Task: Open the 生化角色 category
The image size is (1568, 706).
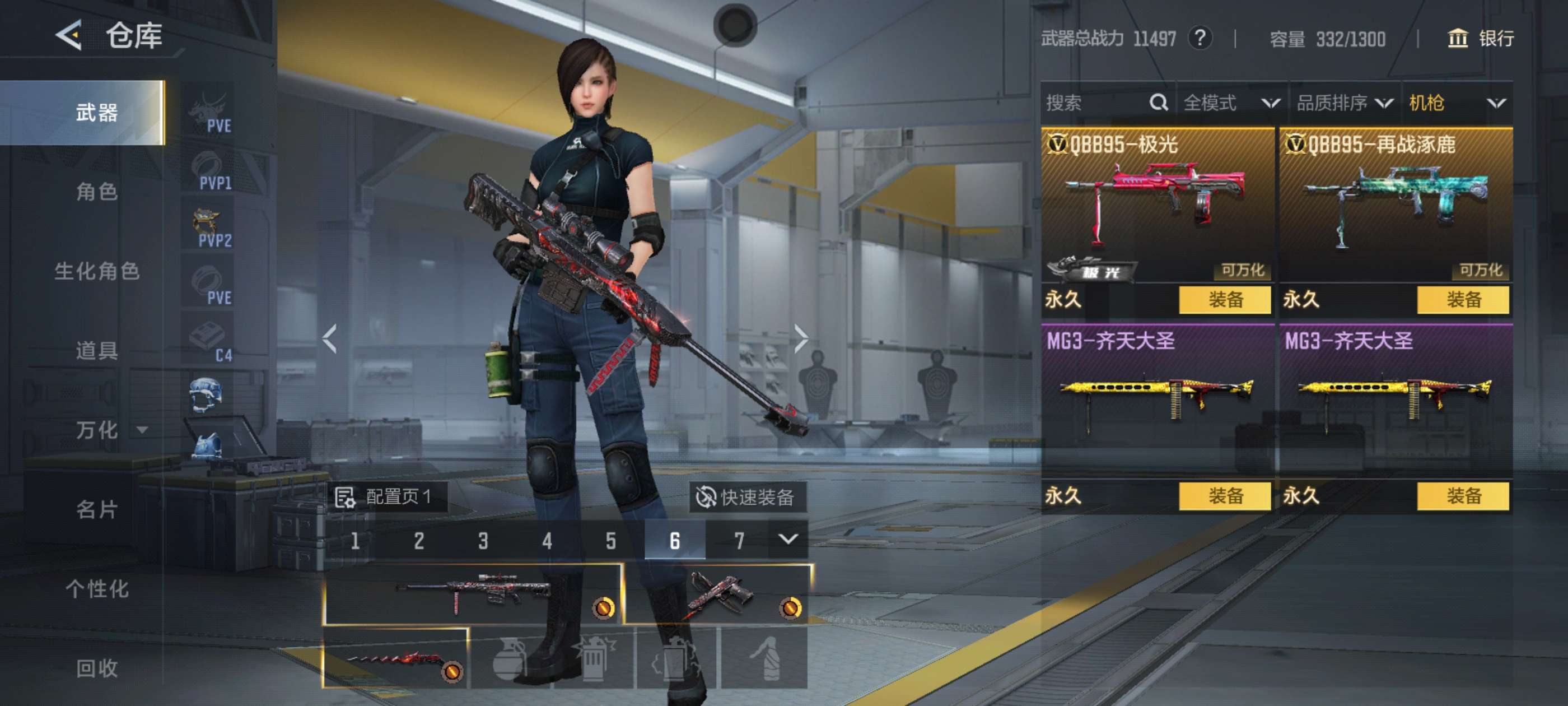Action: (x=96, y=271)
